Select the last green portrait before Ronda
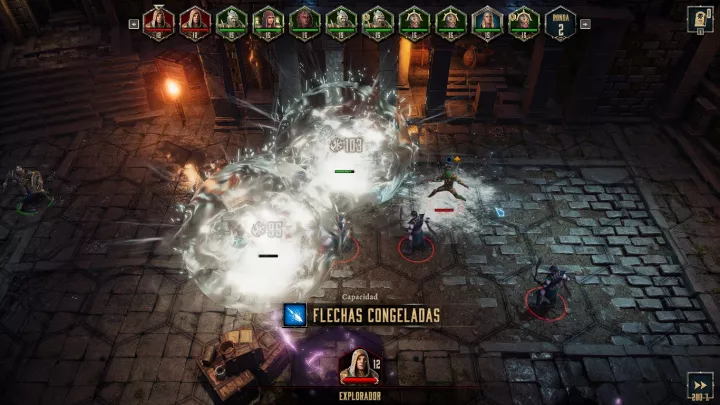Image resolution: width=720 pixels, height=405 pixels. pos(524,21)
